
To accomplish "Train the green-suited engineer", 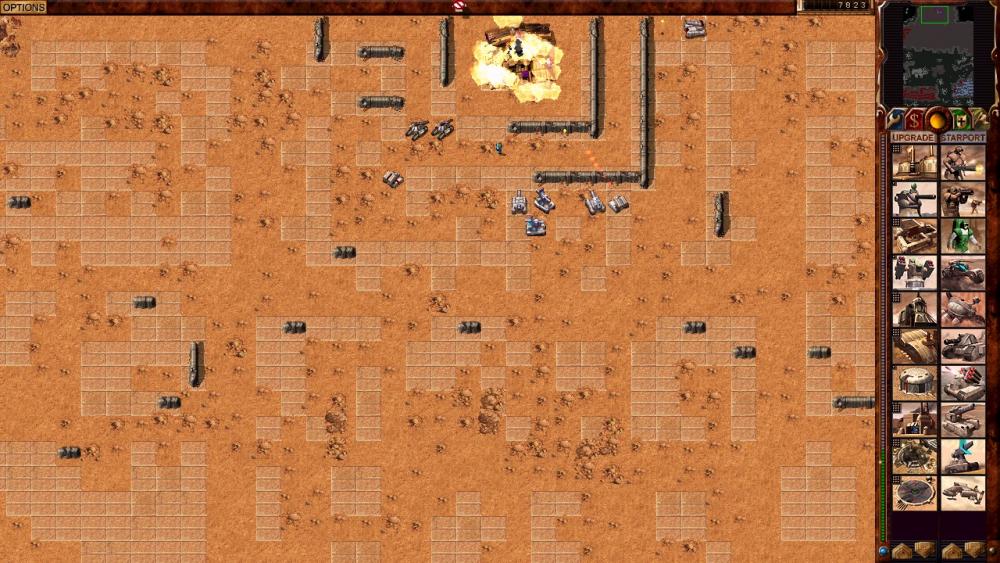I will pyautogui.click(x=963, y=236).
